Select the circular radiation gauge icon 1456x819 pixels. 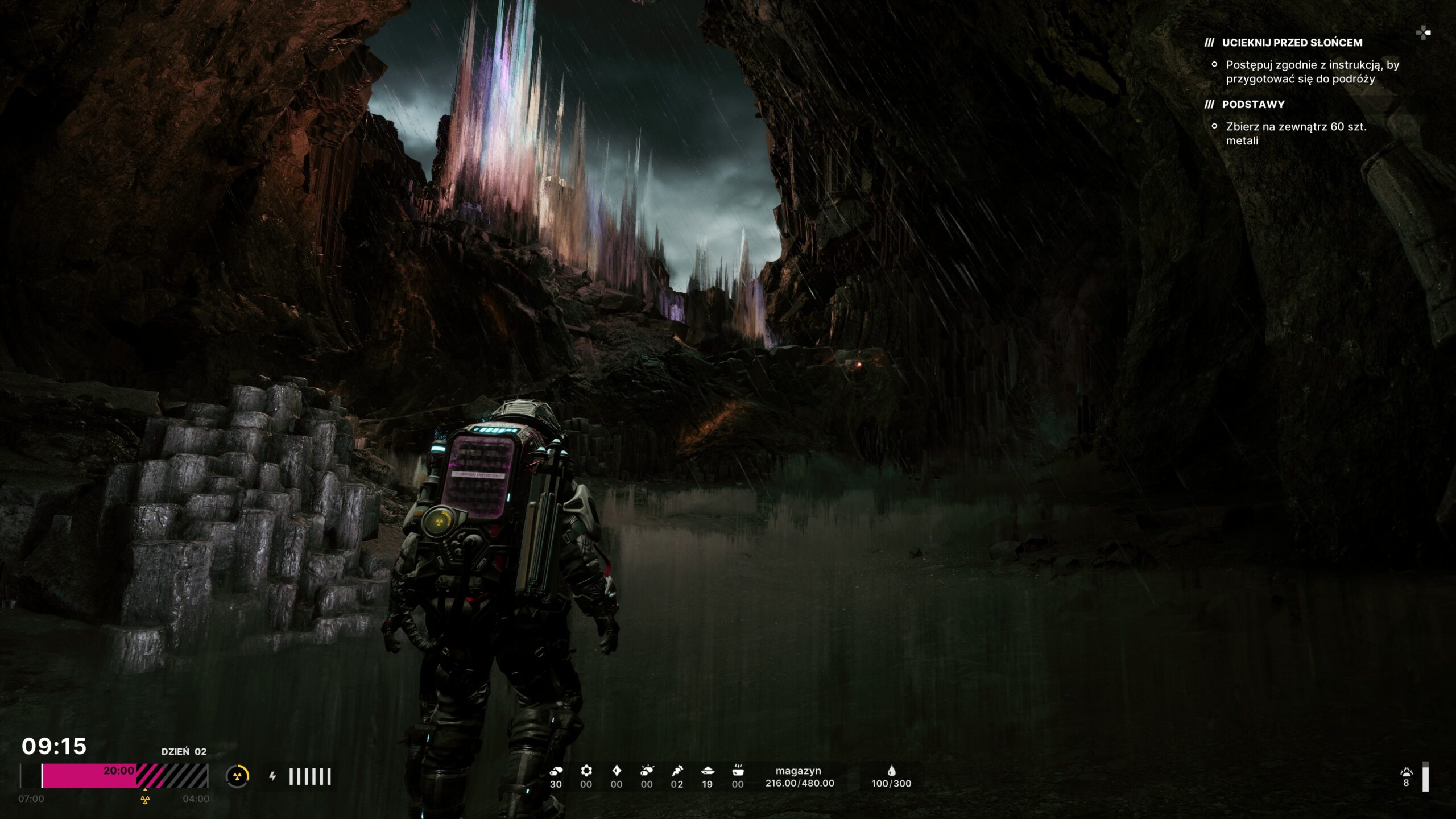238,776
